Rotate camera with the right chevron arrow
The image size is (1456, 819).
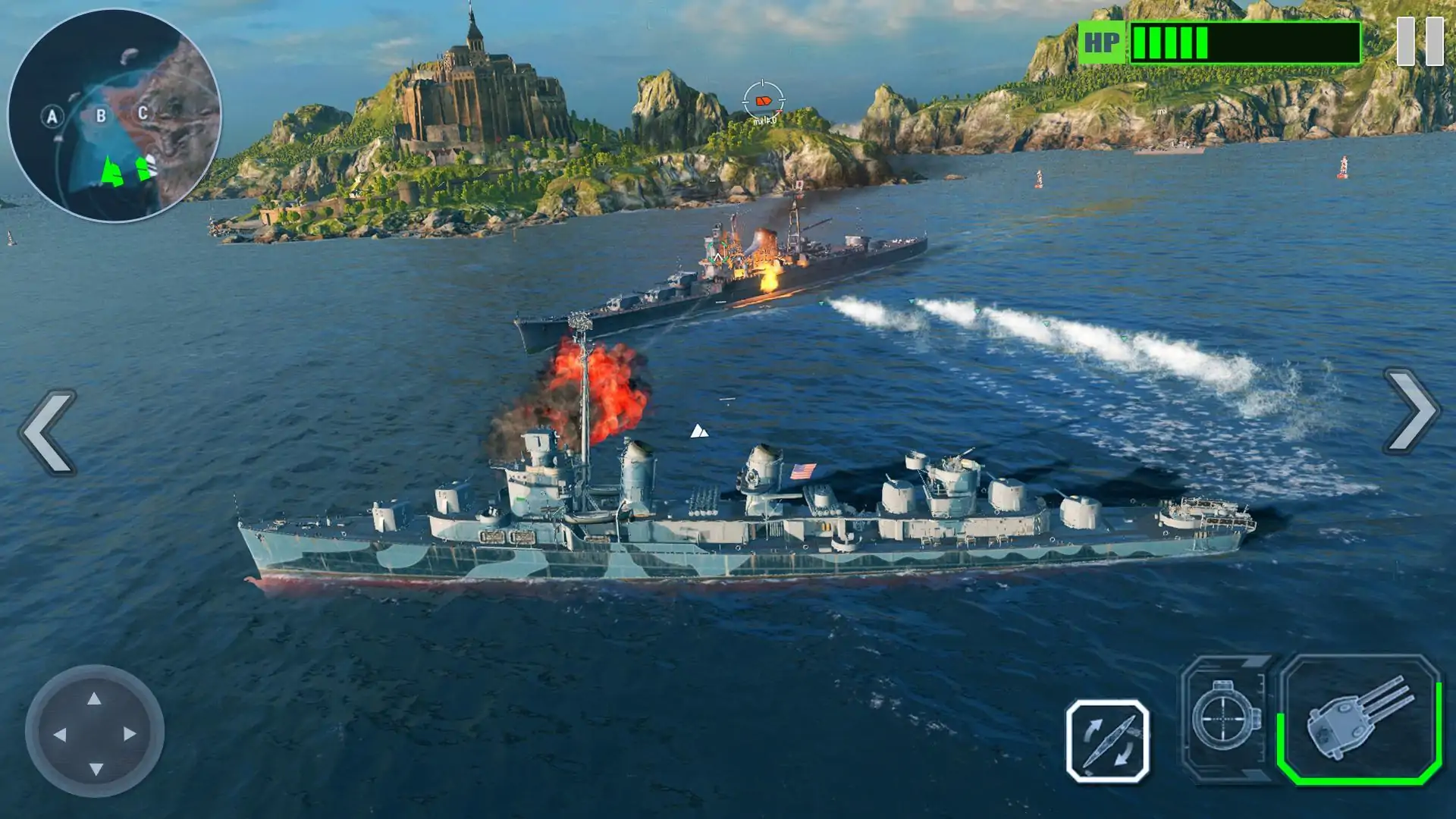pos(1412,412)
